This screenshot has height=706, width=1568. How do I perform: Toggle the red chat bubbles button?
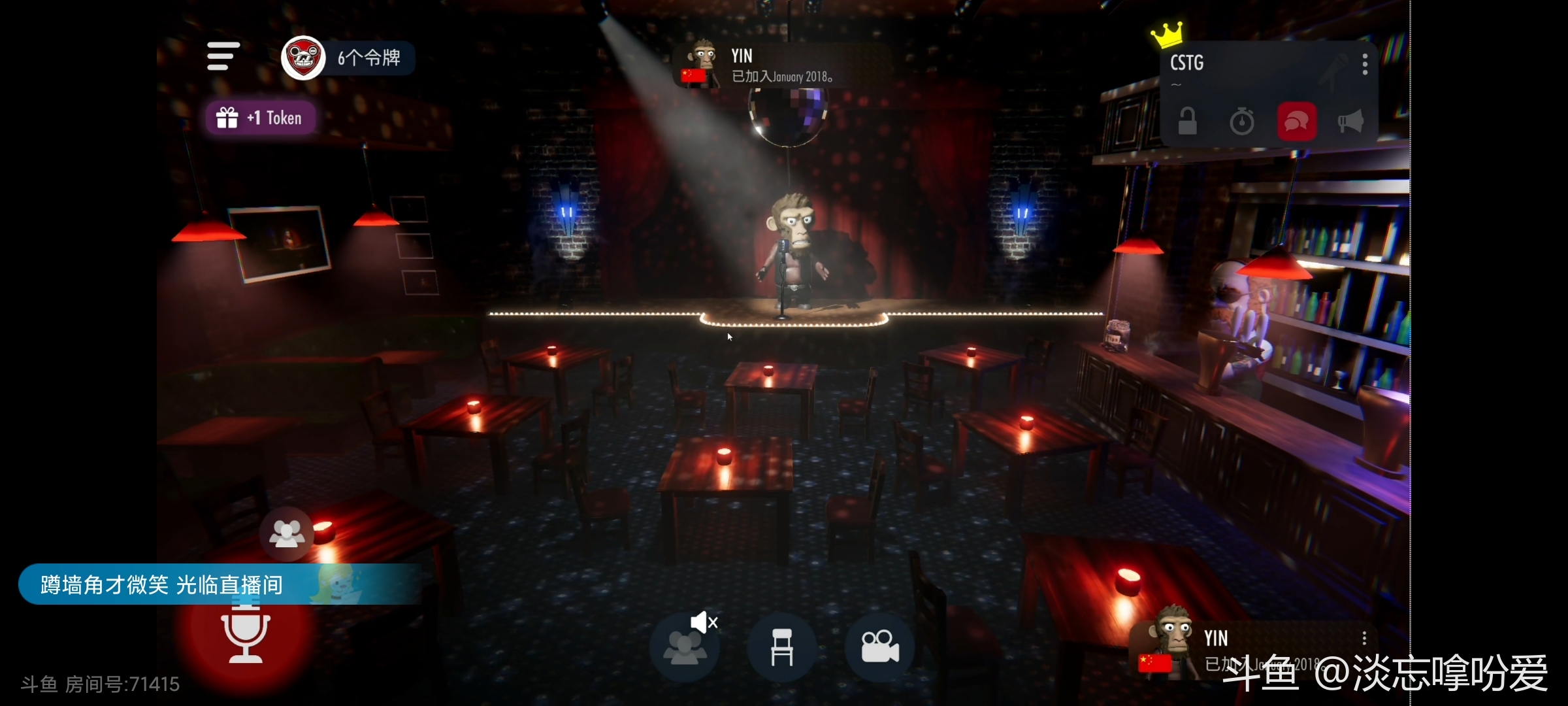pyautogui.click(x=1296, y=122)
